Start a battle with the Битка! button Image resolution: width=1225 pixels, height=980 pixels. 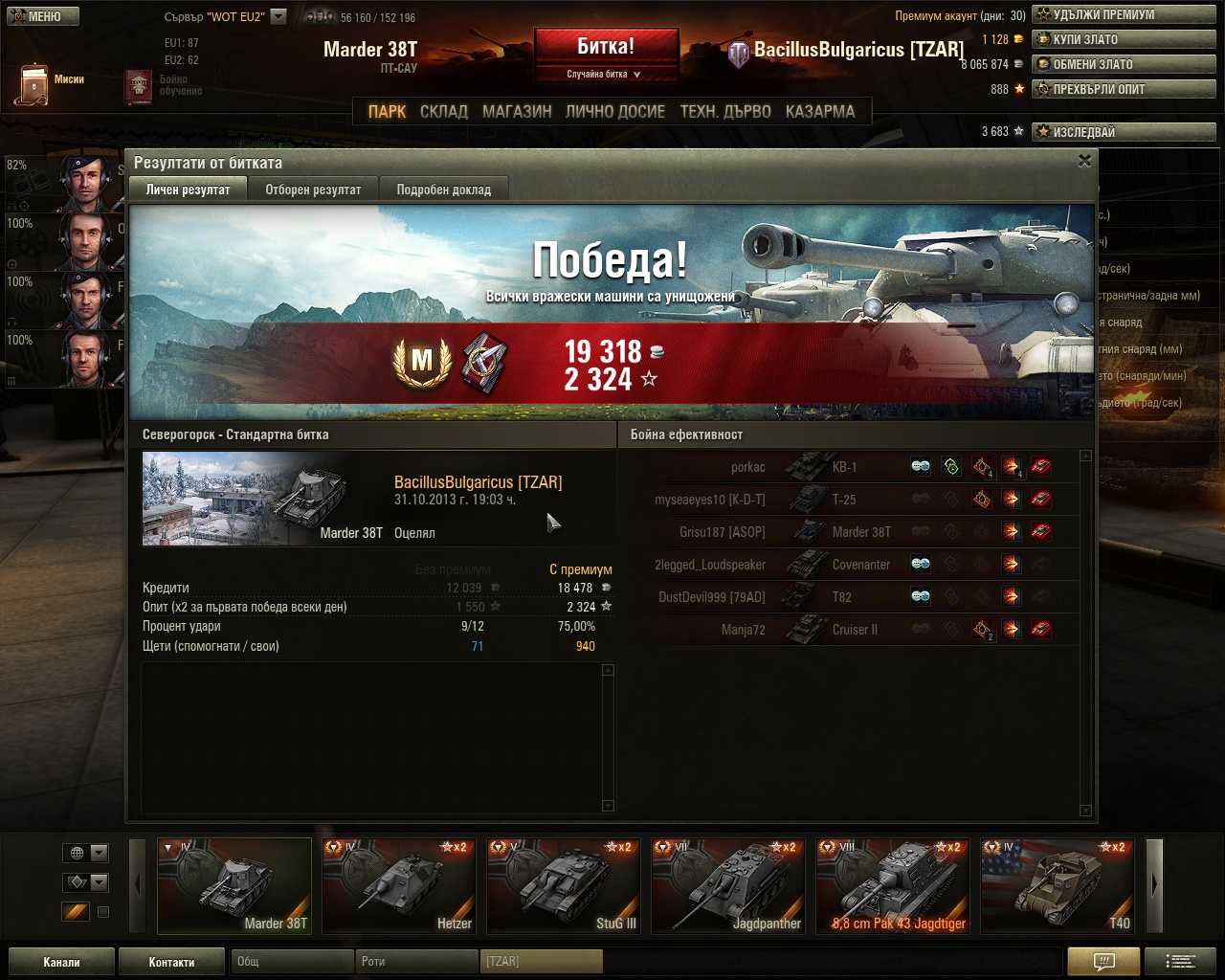pyautogui.click(x=606, y=47)
